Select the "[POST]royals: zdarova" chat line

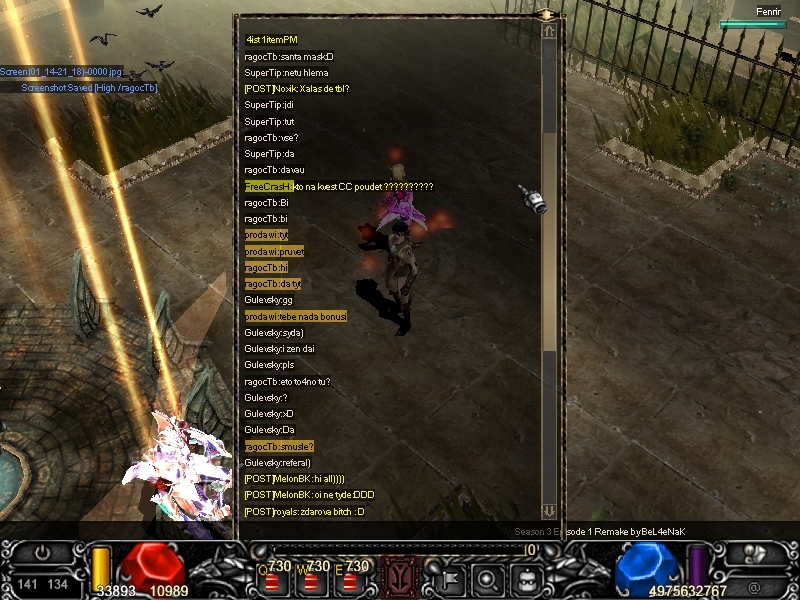(304, 512)
